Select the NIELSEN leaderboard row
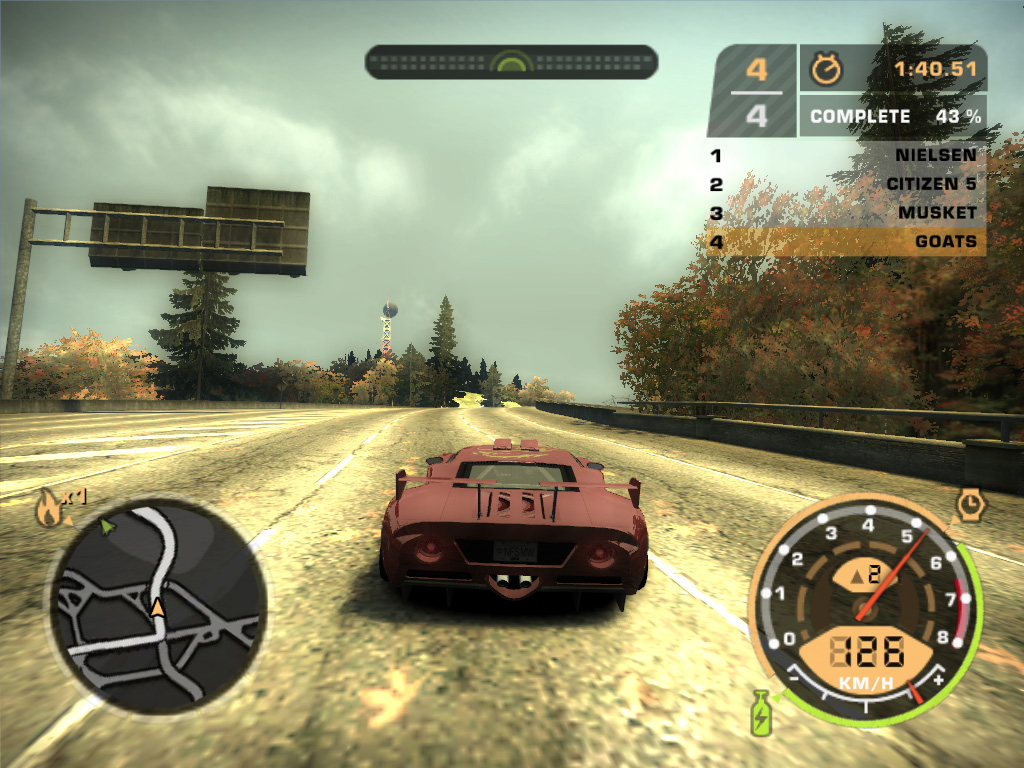The height and width of the screenshot is (768, 1024). pyautogui.click(x=846, y=156)
